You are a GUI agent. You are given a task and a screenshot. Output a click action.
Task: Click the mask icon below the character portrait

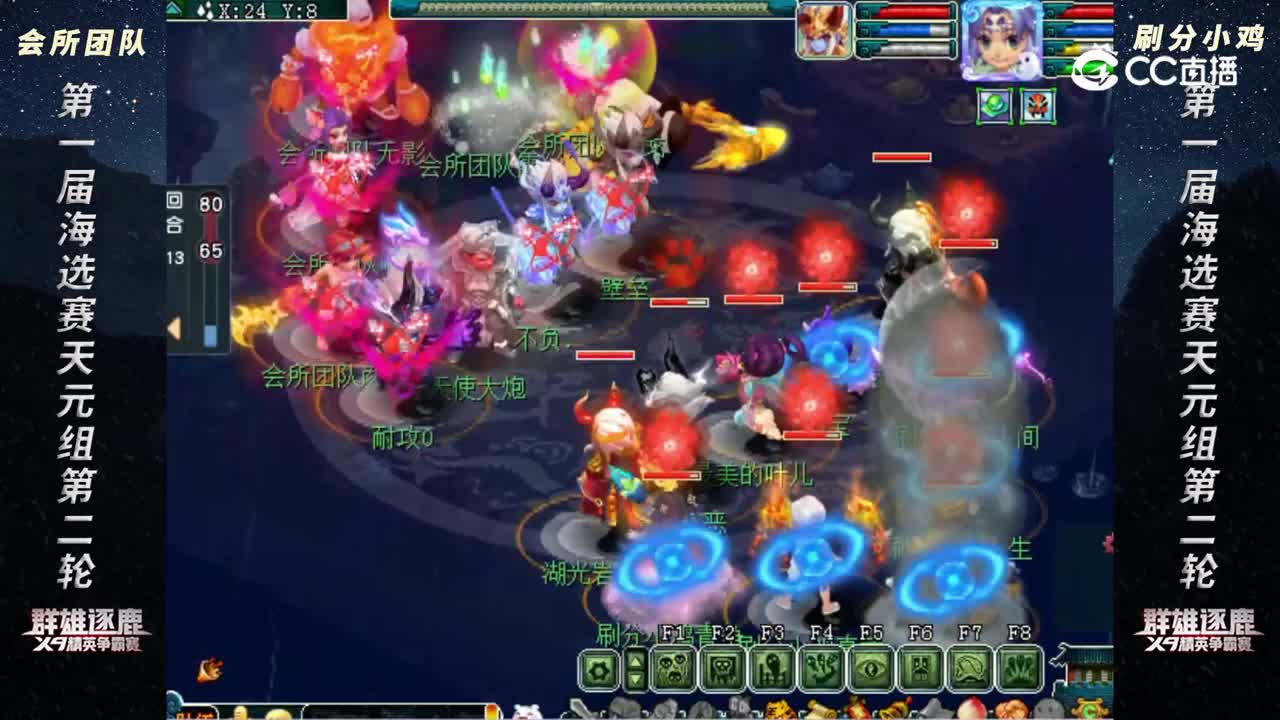tap(1037, 105)
